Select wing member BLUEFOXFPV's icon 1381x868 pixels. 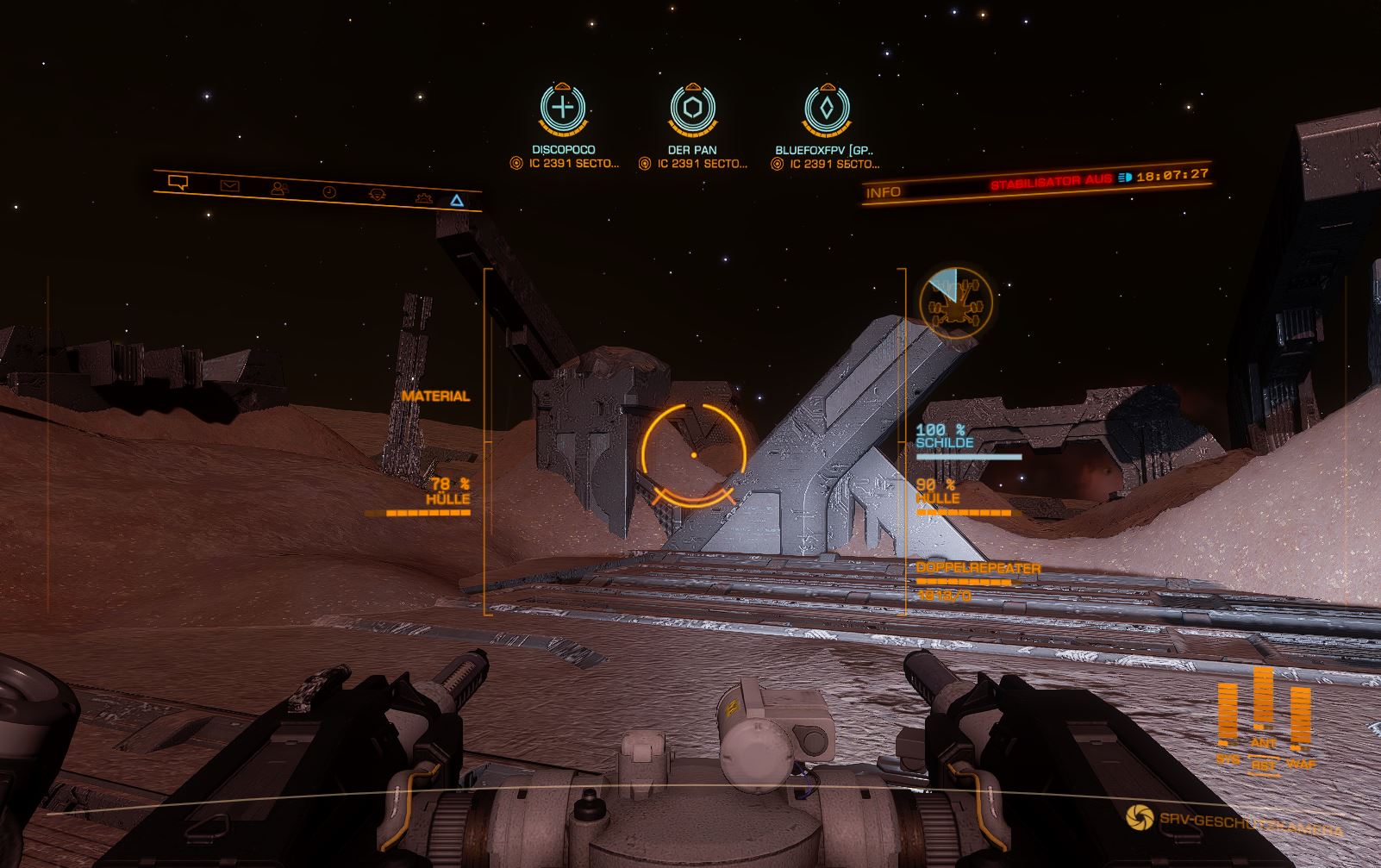coord(826,109)
